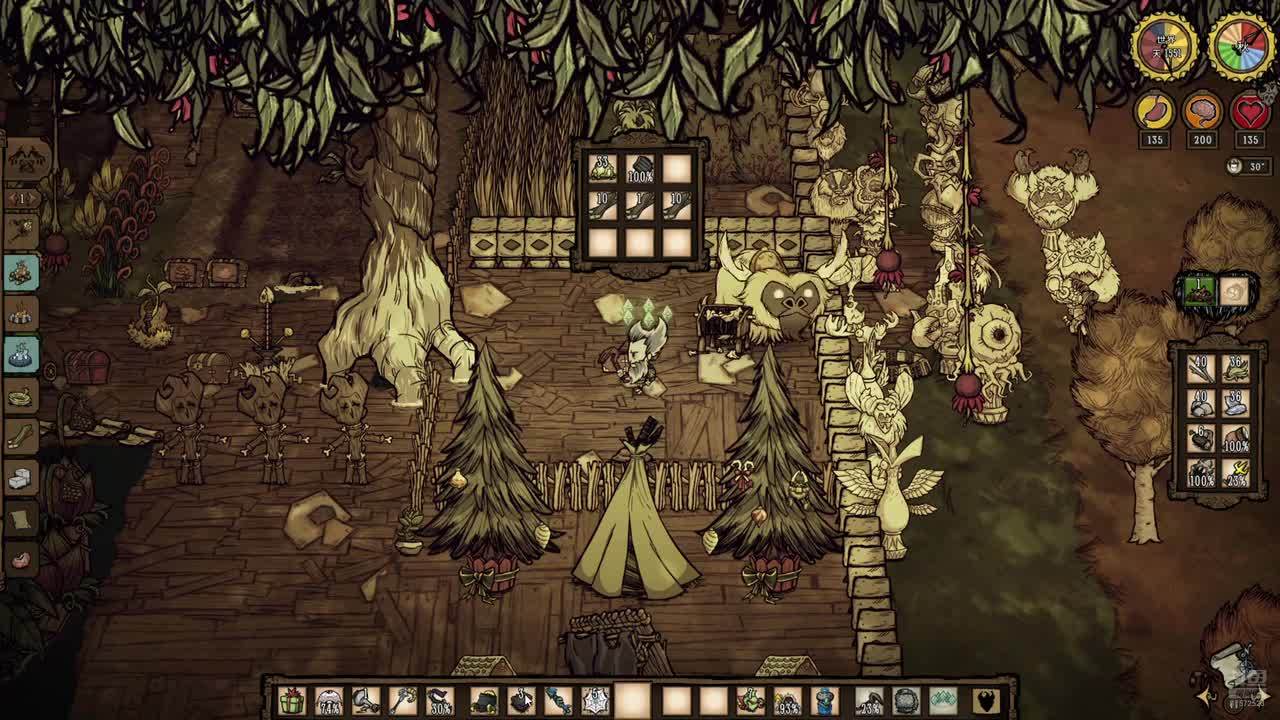The height and width of the screenshot is (720, 1280).
Task: Select the blue endothermic fire crafting tab
Action: point(21,354)
